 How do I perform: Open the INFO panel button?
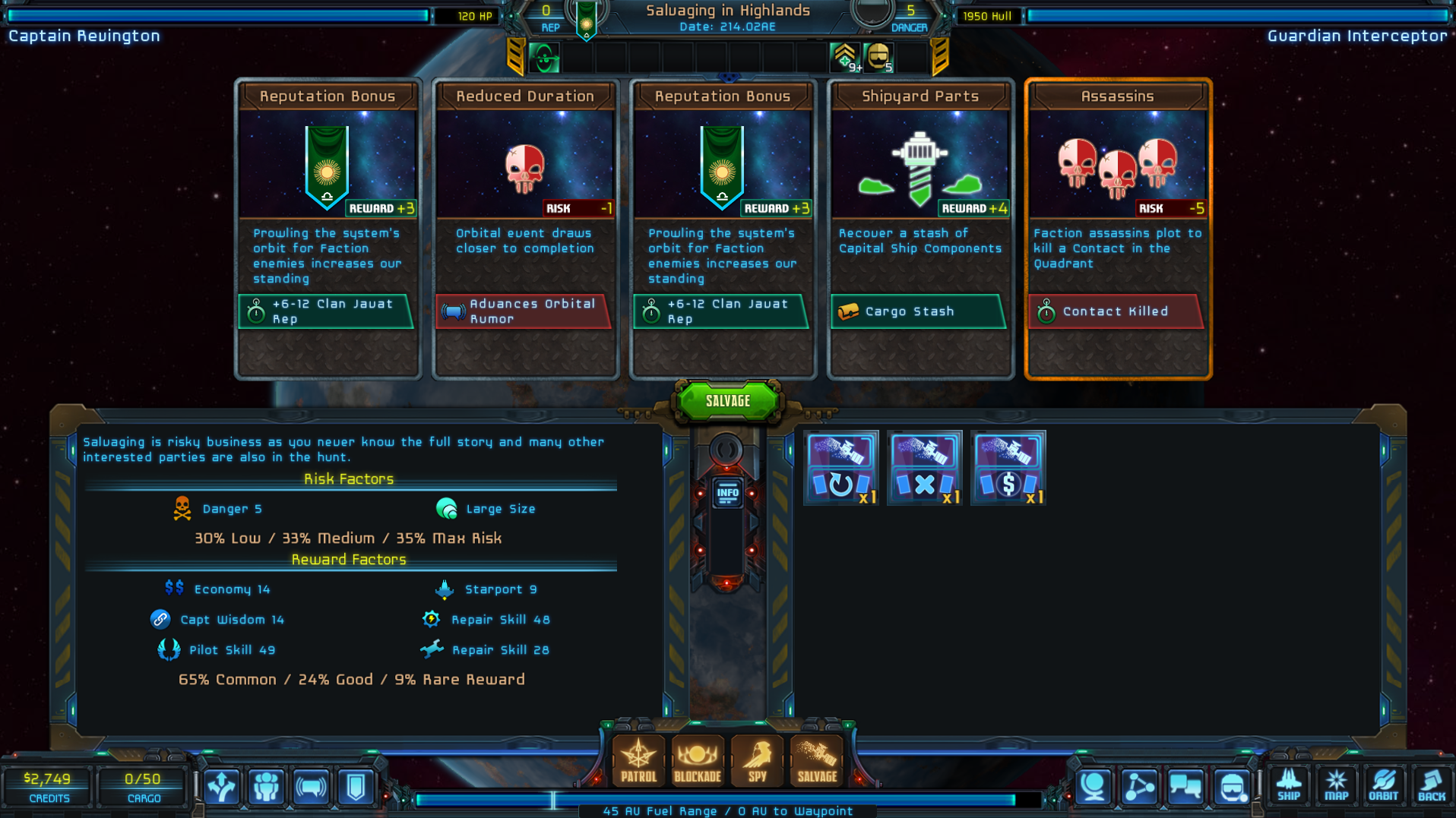coord(727,494)
